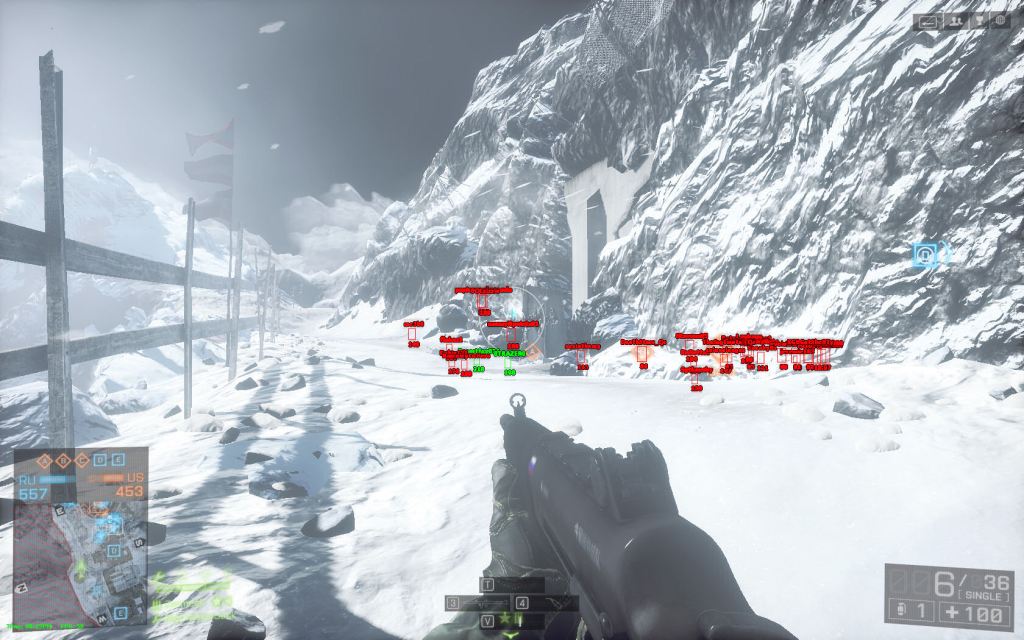Click the D objective marker on the minimap
The height and width of the screenshot is (640, 1024).
coord(113,550)
